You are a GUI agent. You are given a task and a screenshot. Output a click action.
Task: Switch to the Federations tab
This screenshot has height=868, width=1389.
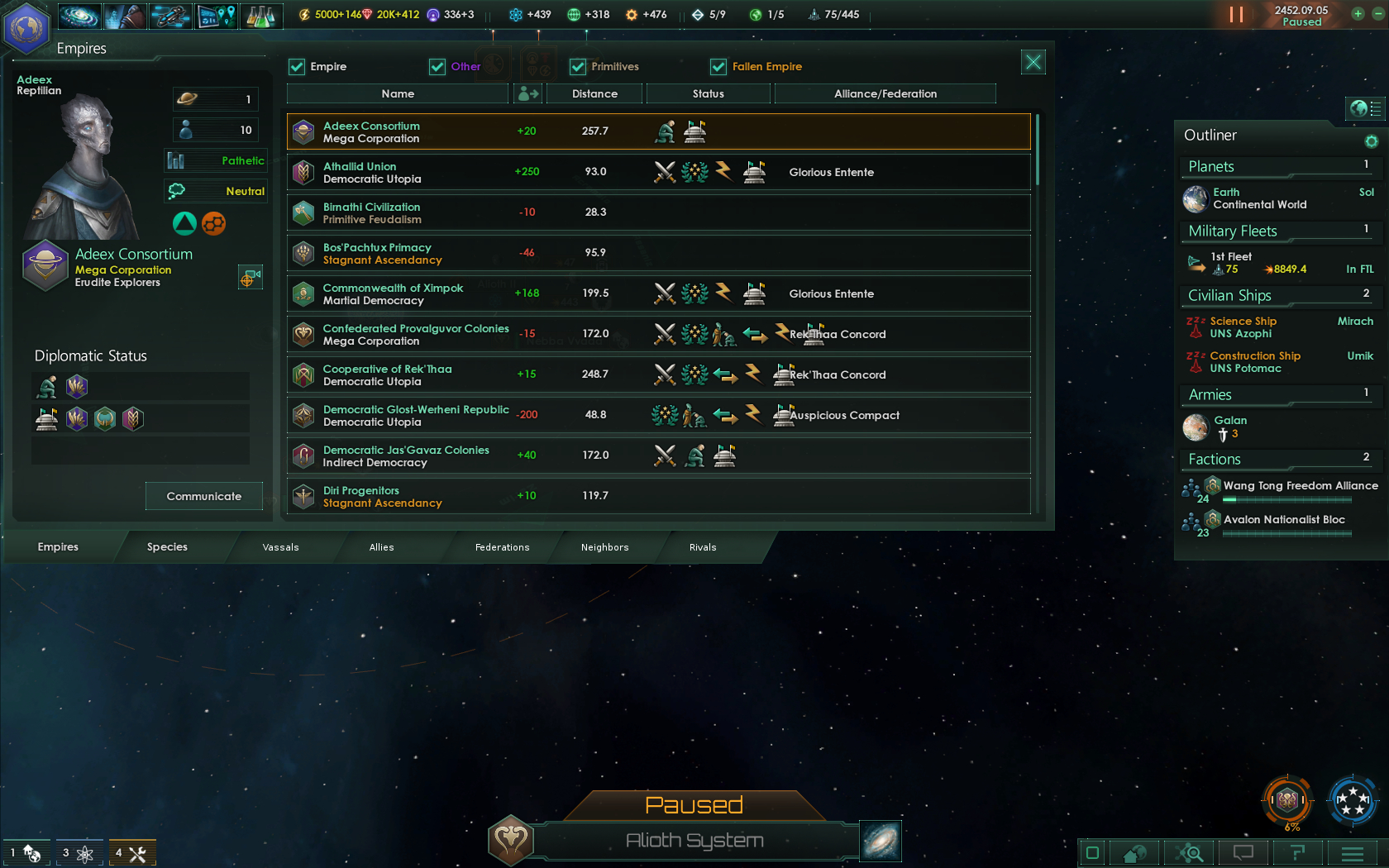tap(502, 546)
